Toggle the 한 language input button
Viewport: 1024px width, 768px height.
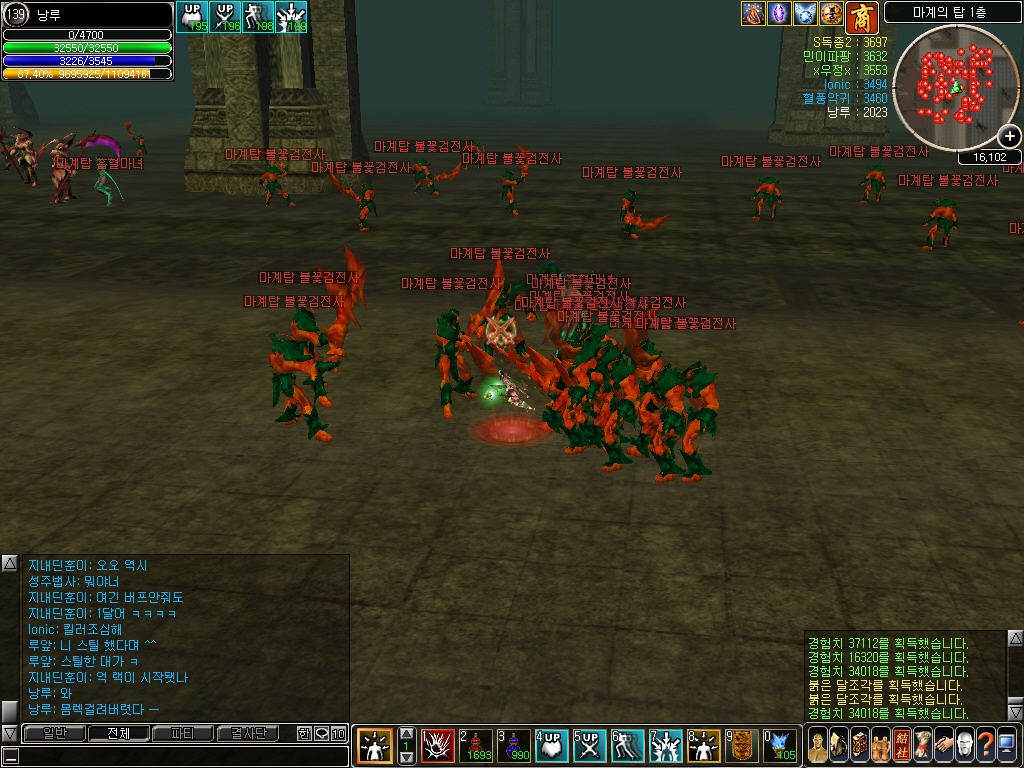(304, 733)
